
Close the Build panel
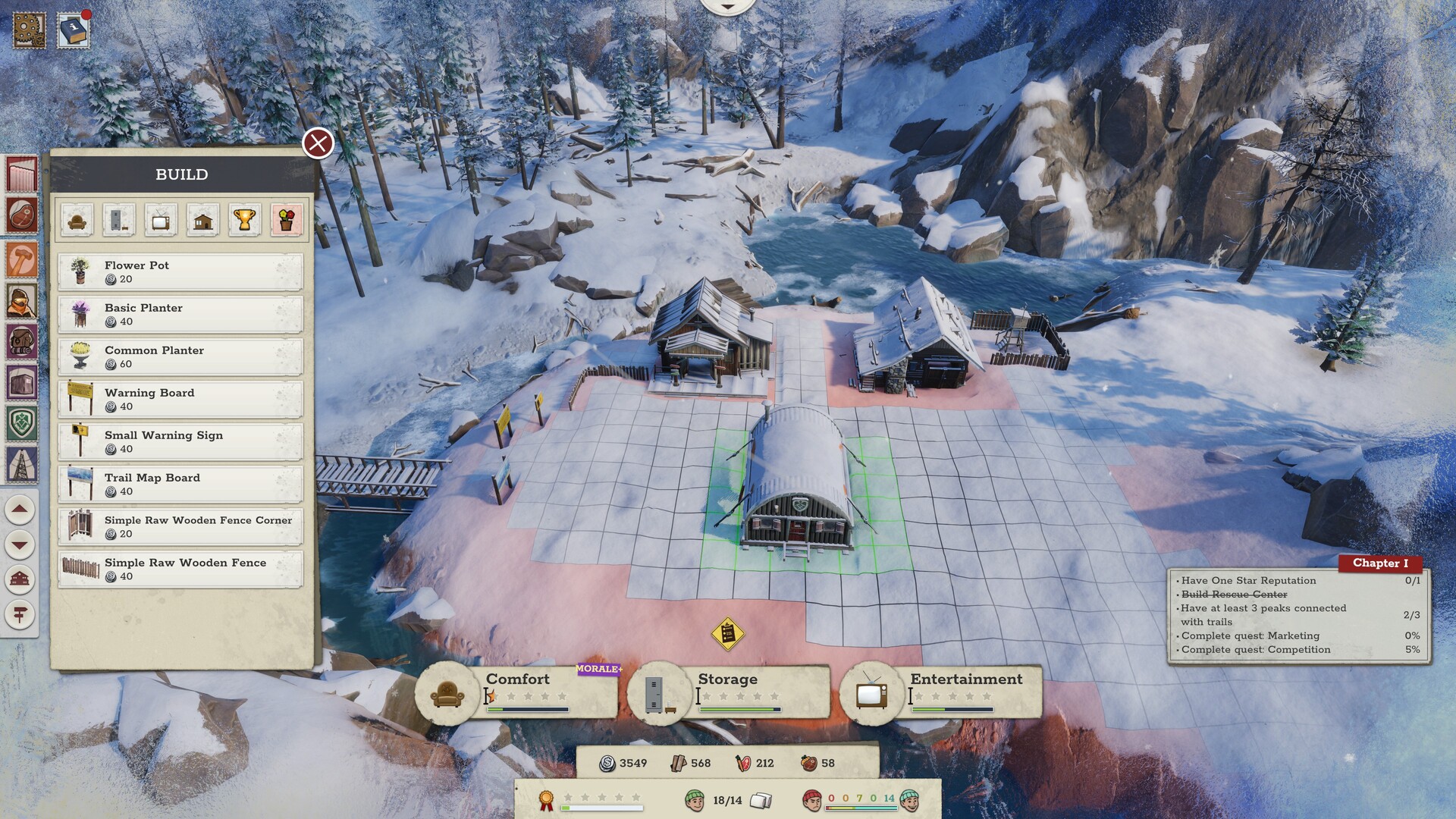tap(318, 143)
